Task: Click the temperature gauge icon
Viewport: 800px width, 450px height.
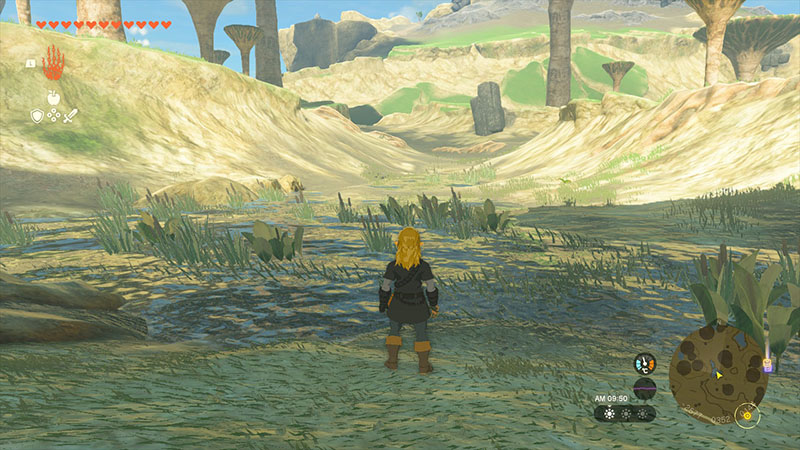Action: [x=645, y=364]
